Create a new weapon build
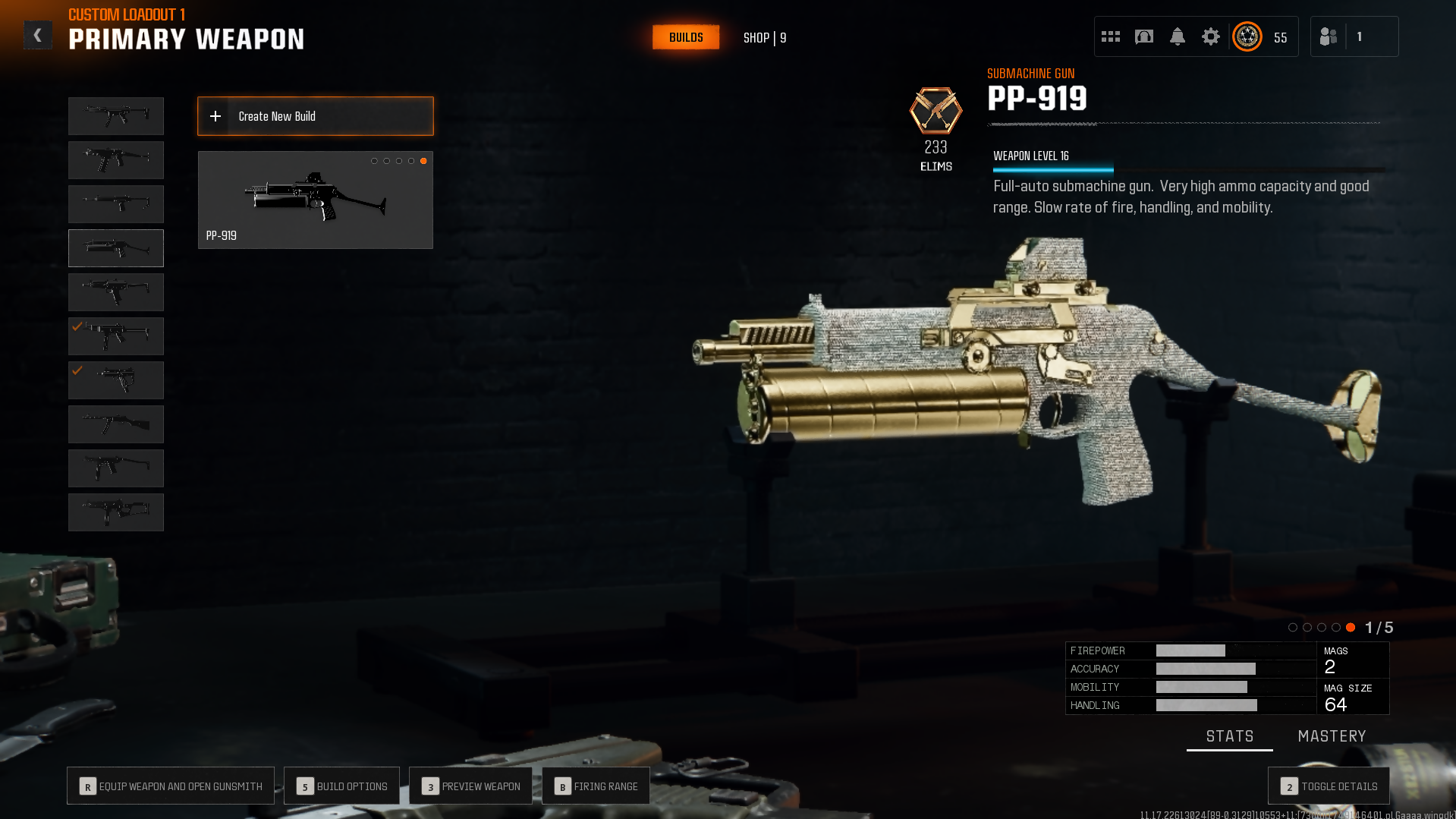This screenshot has width=1456, height=819. 316,116
